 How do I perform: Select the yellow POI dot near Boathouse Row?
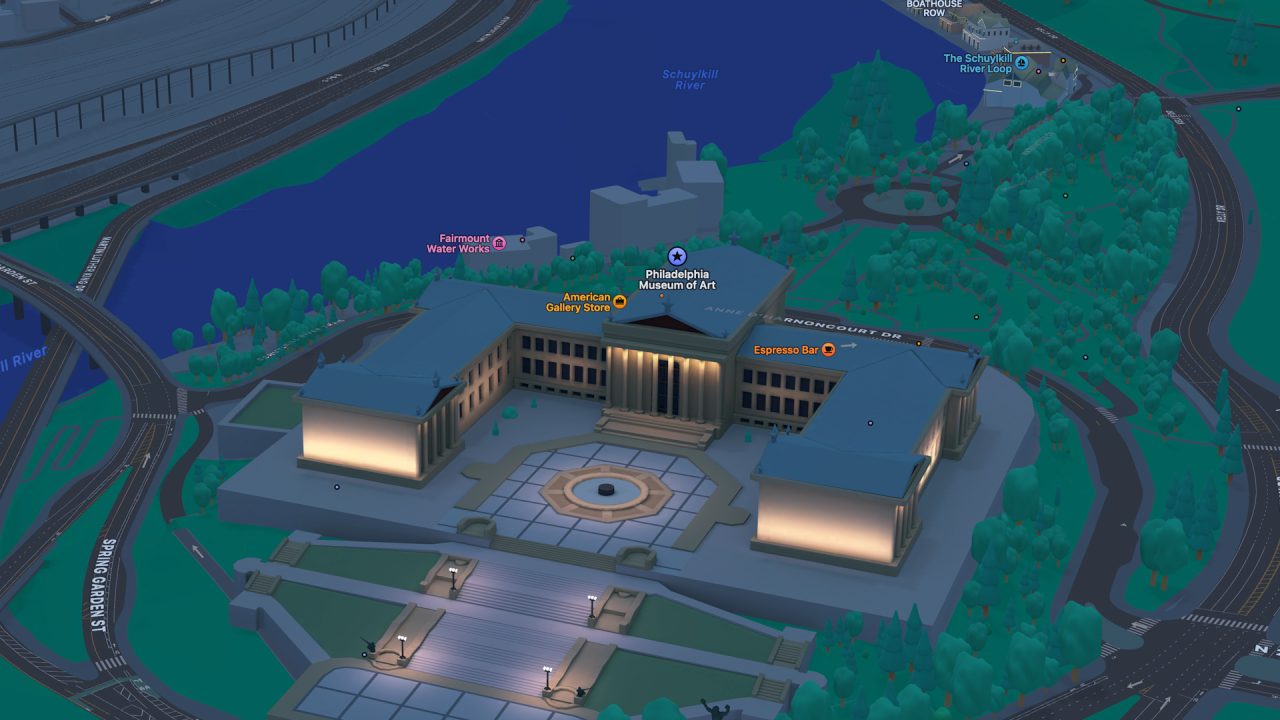(x=1062, y=60)
